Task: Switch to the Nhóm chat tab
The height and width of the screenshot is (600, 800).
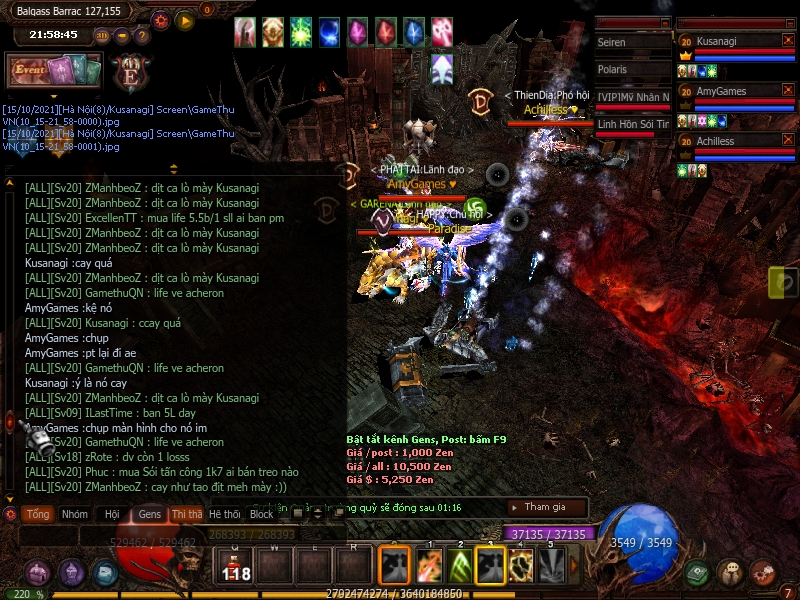Action: coord(74,514)
